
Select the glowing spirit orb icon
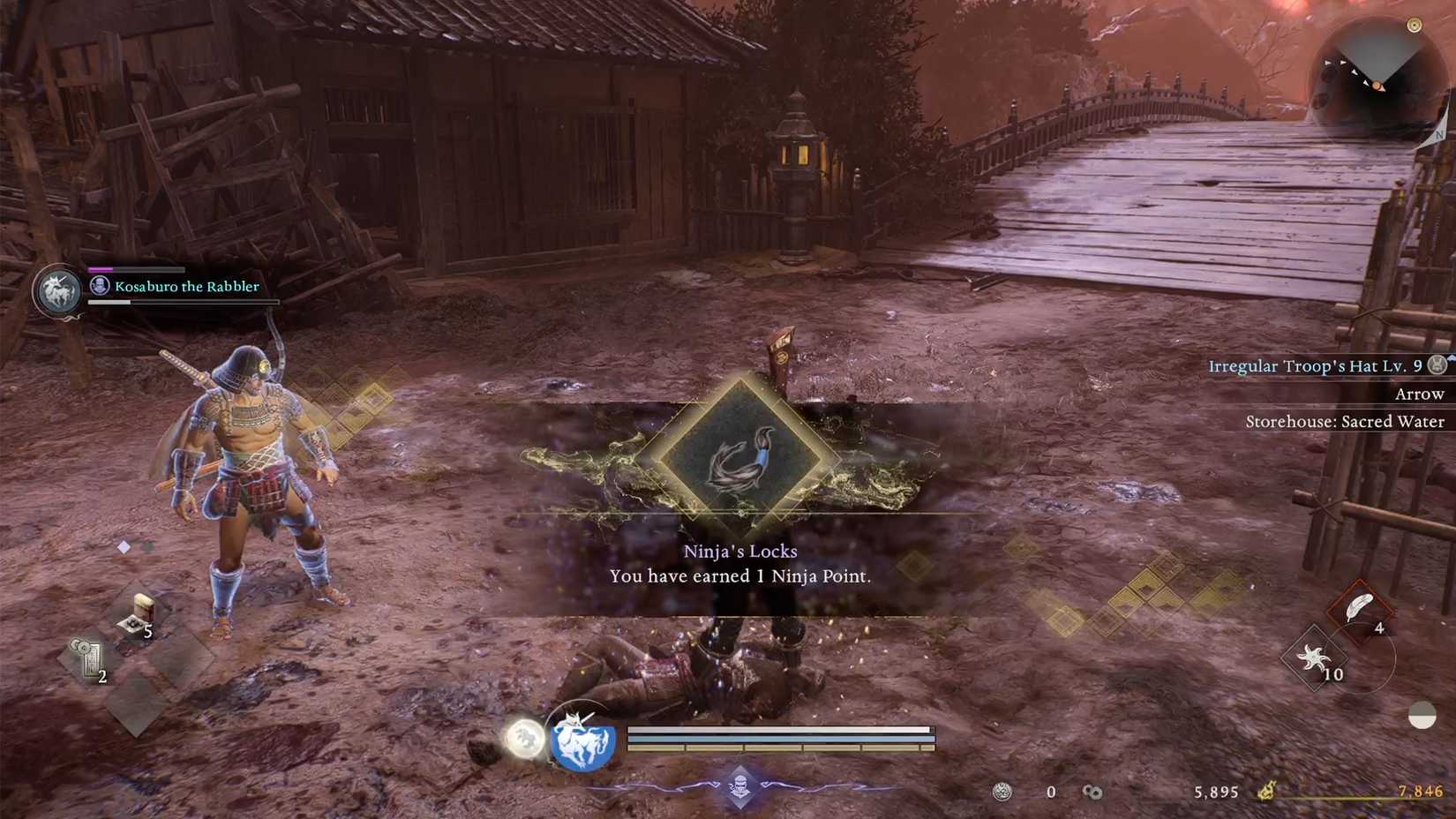(x=523, y=740)
